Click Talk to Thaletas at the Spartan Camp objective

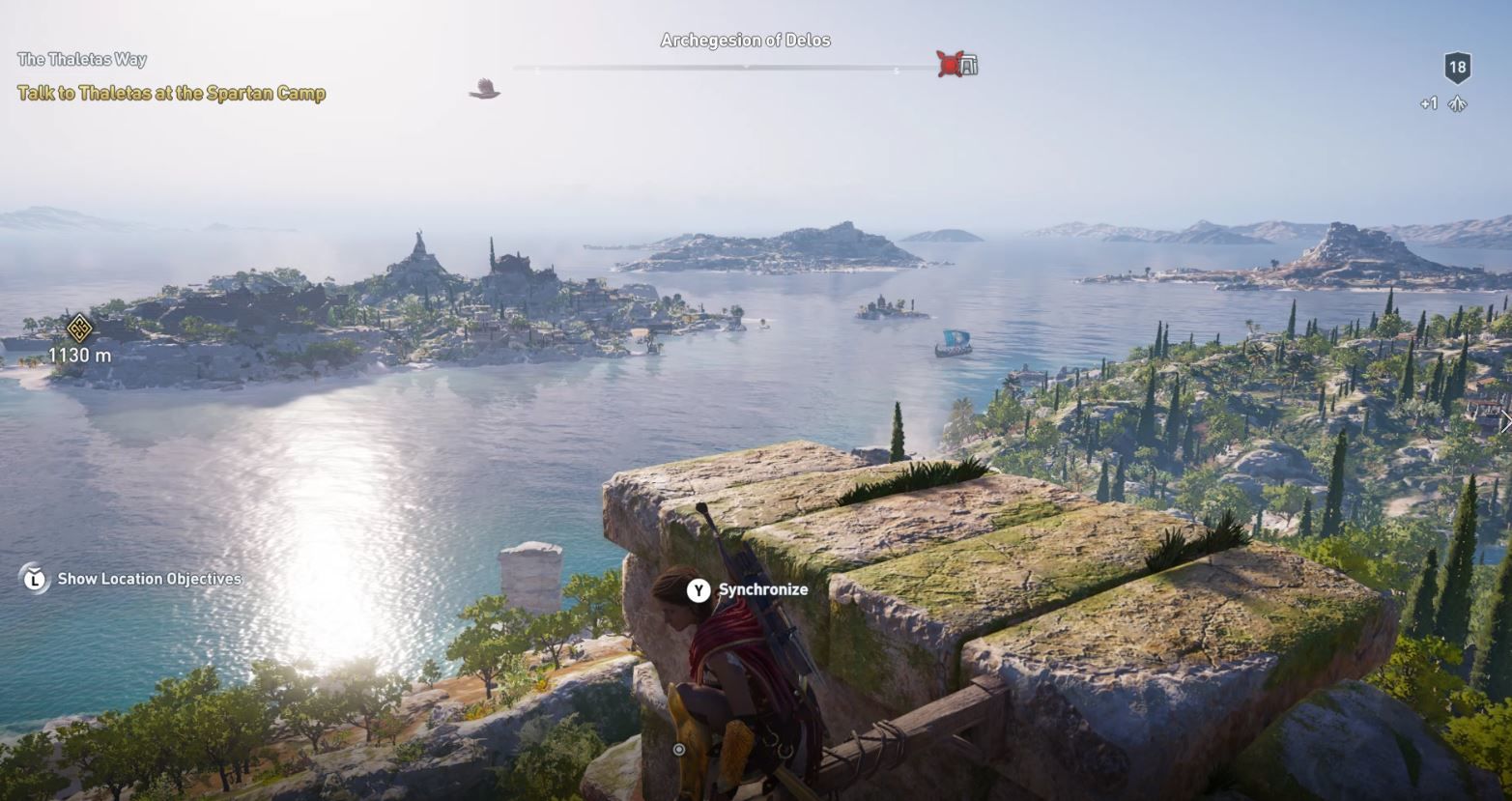(x=170, y=95)
